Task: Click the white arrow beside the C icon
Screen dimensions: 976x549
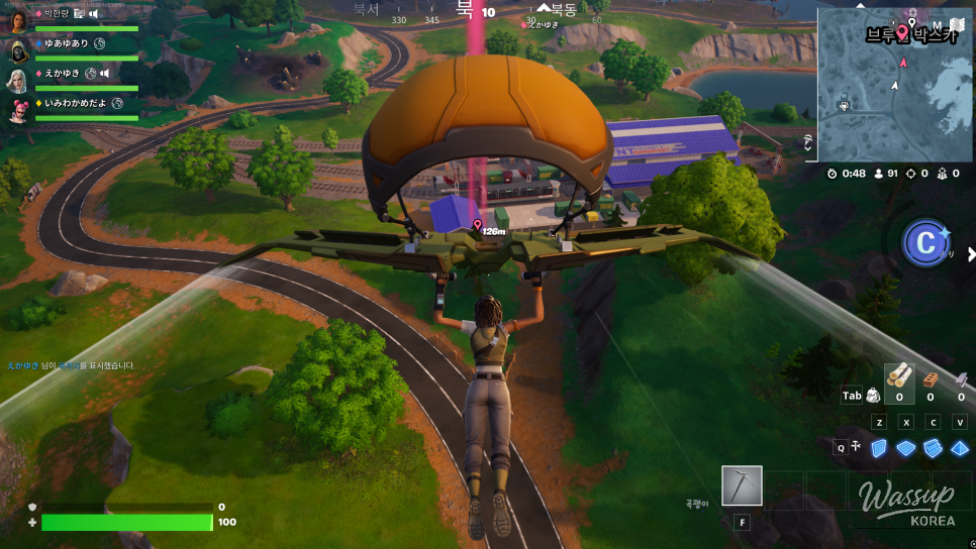Action: (970, 254)
